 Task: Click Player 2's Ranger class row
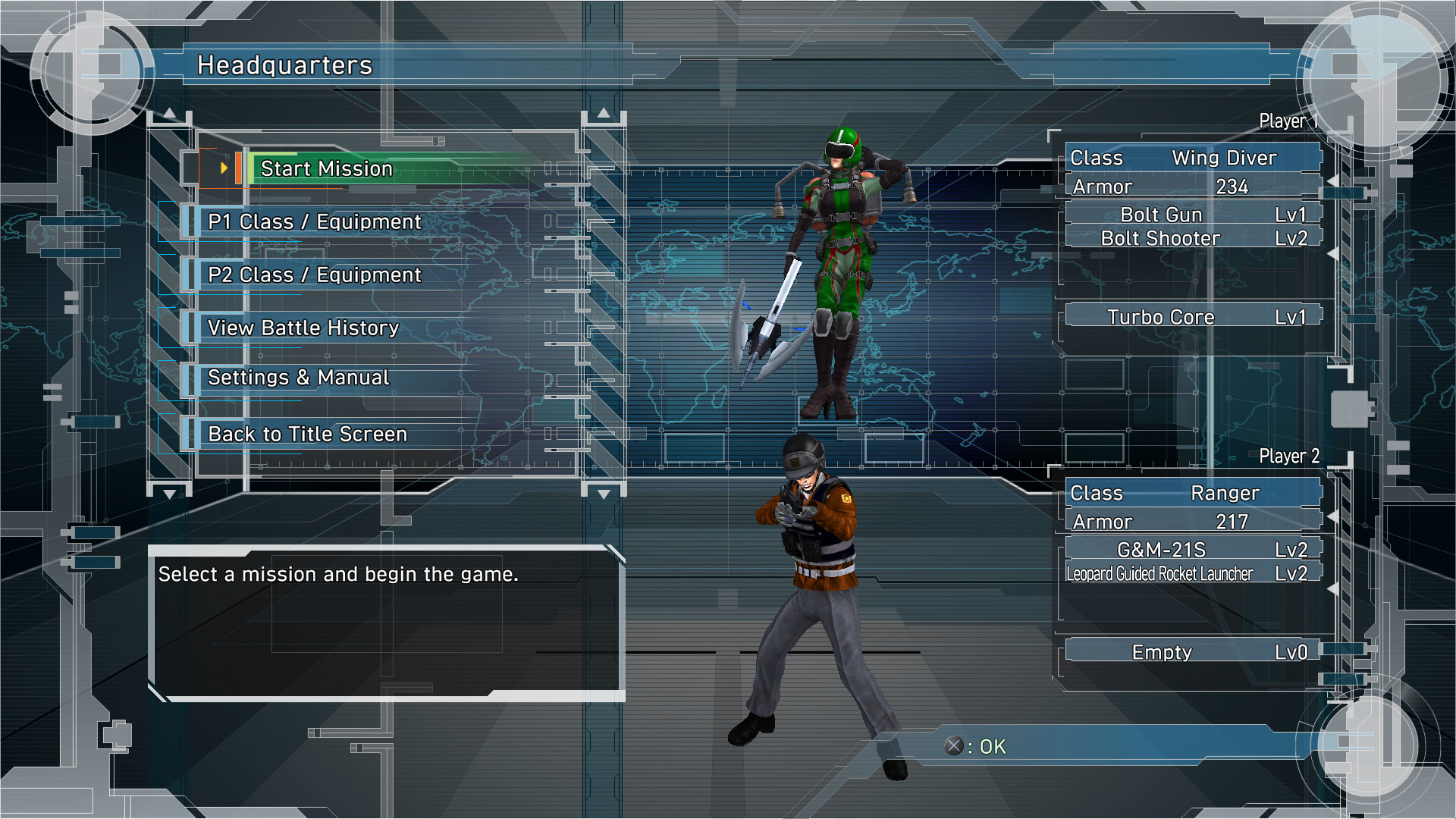click(1192, 493)
